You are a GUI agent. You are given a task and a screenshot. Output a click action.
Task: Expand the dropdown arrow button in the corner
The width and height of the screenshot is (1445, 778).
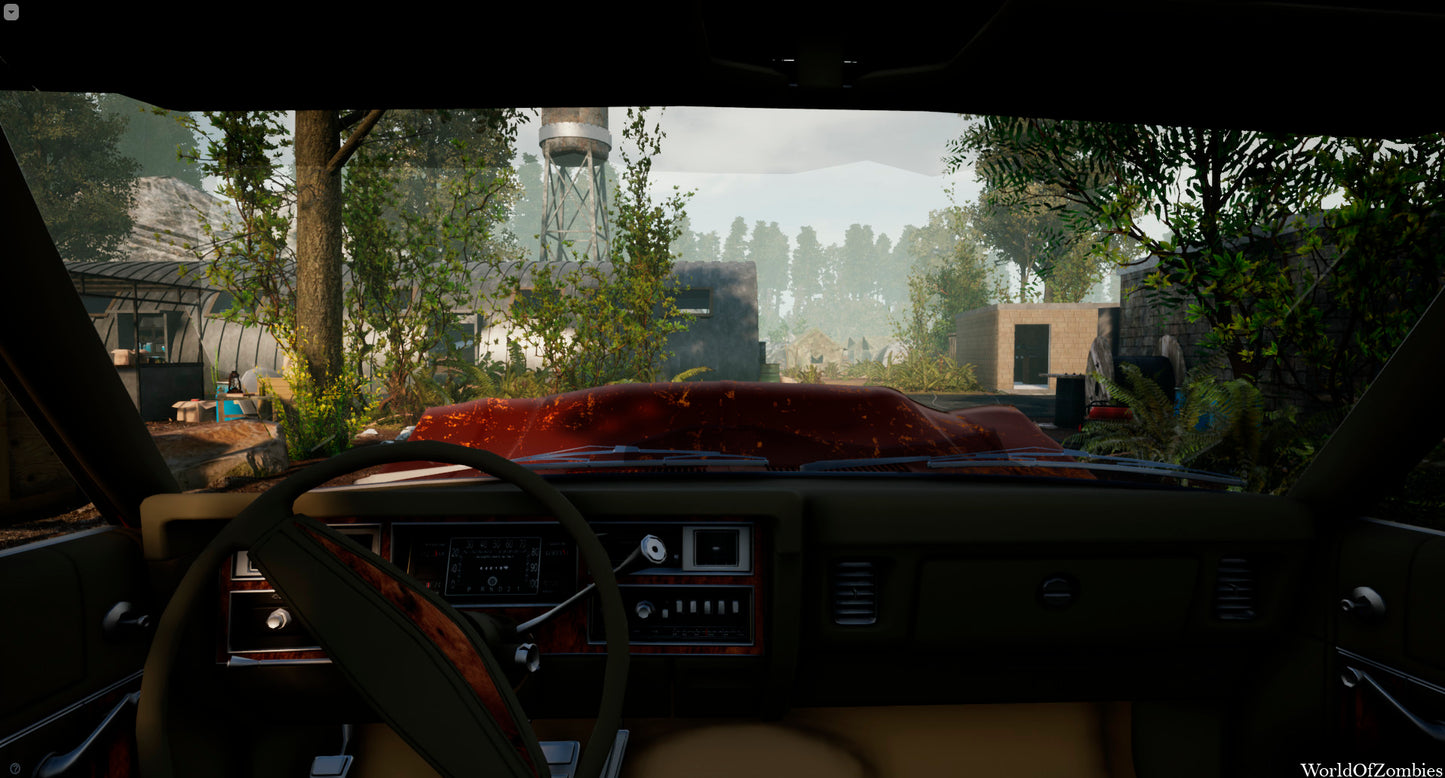pos(11,11)
